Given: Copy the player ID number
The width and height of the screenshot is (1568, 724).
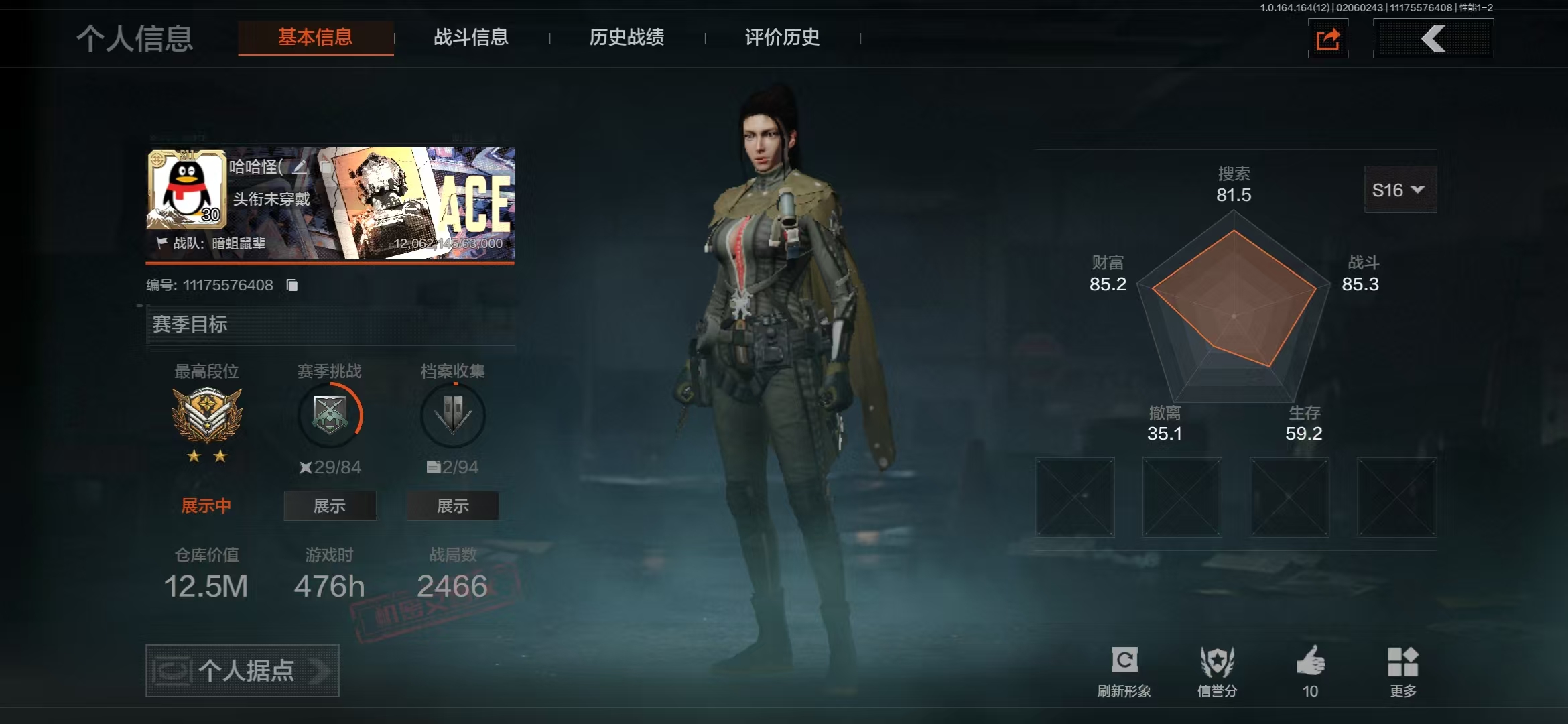Looking at the screenshot, I should pyautogui.click(x=292, y=285).
